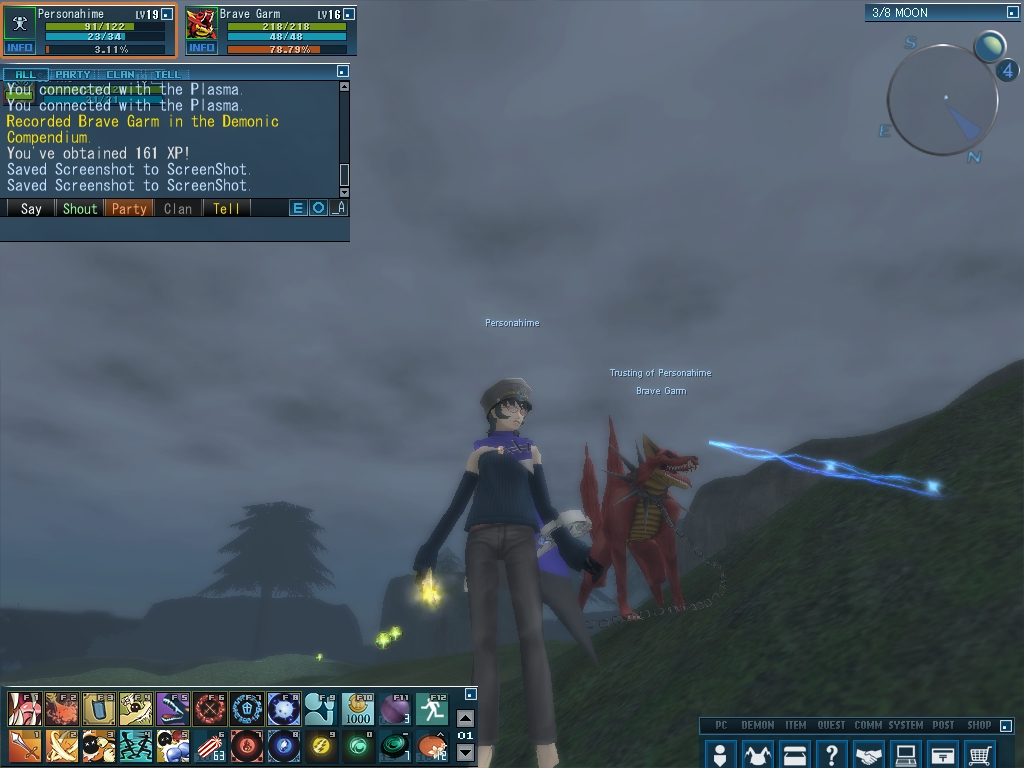1024x768 pixels.
Task: Open the Demon menu icon
Action: click(x=757, y=754)
